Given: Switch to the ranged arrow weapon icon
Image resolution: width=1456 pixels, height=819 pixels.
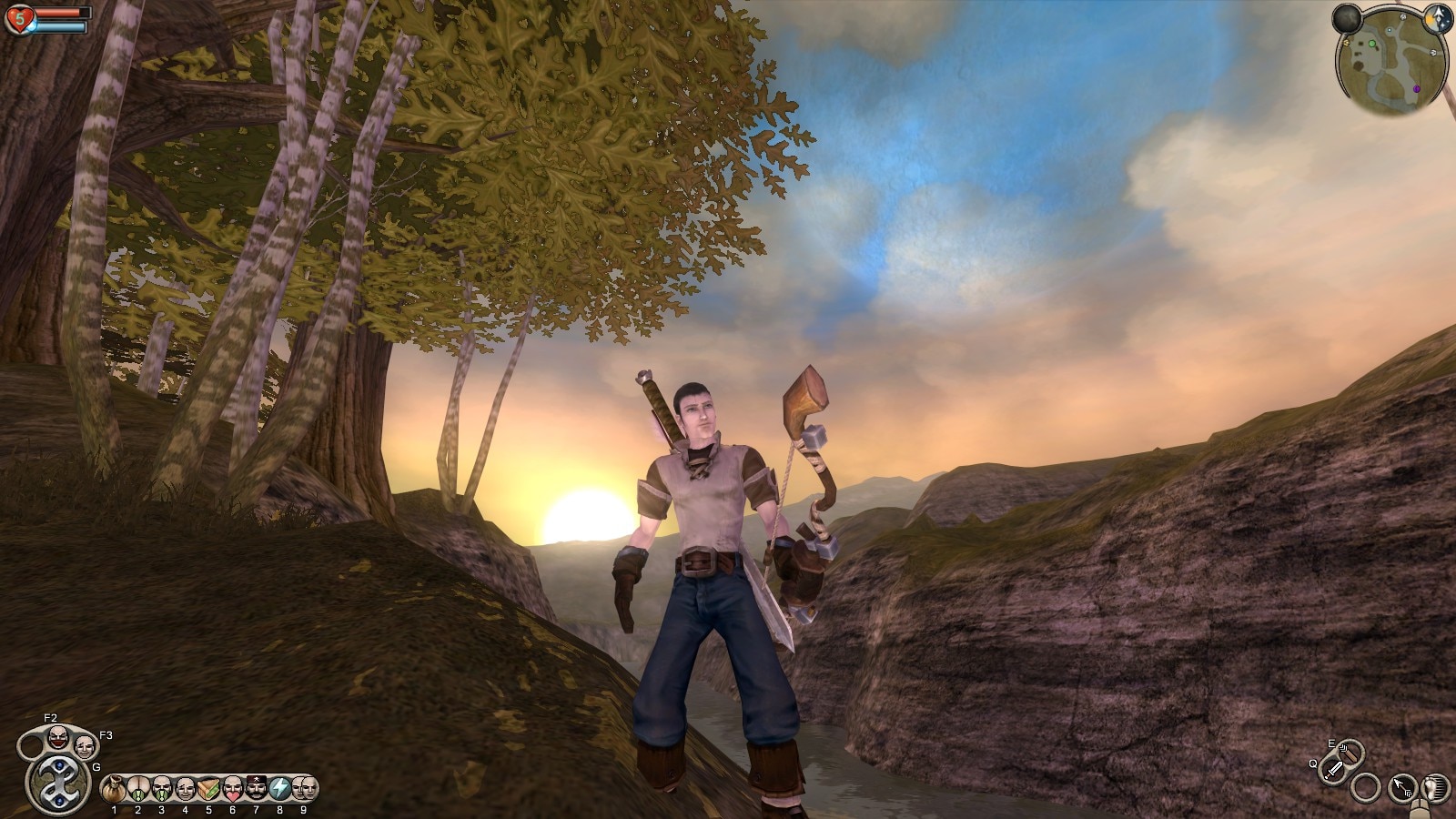Looking at the screenshot, I should (1351, 753).
